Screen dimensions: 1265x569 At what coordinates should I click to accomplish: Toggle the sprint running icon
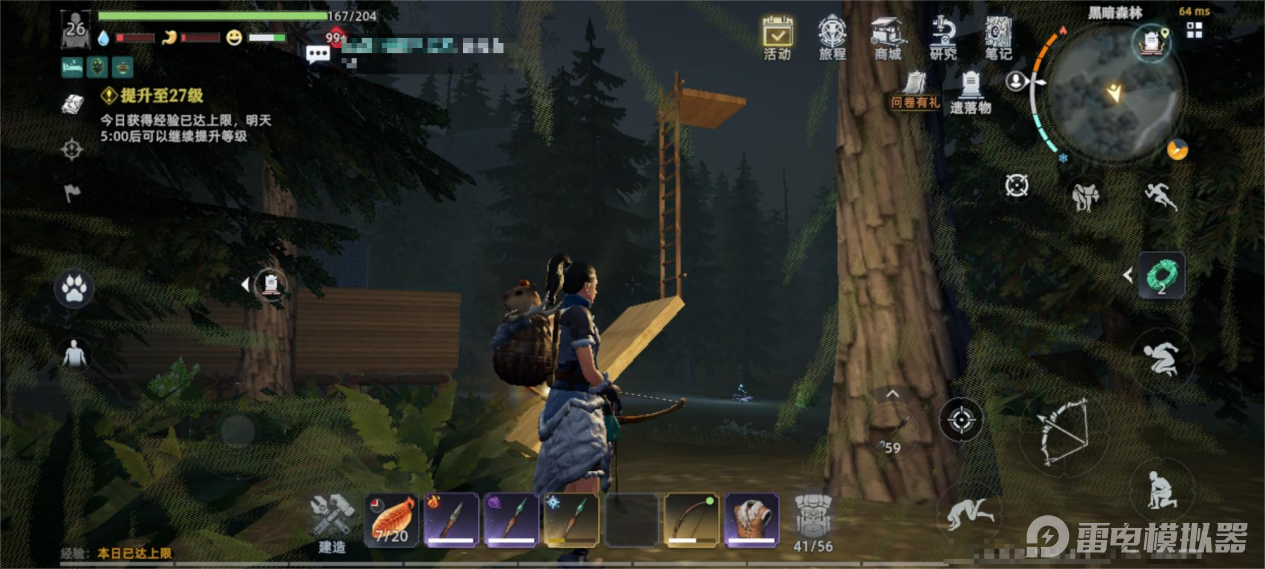(x=1159, y=194)
